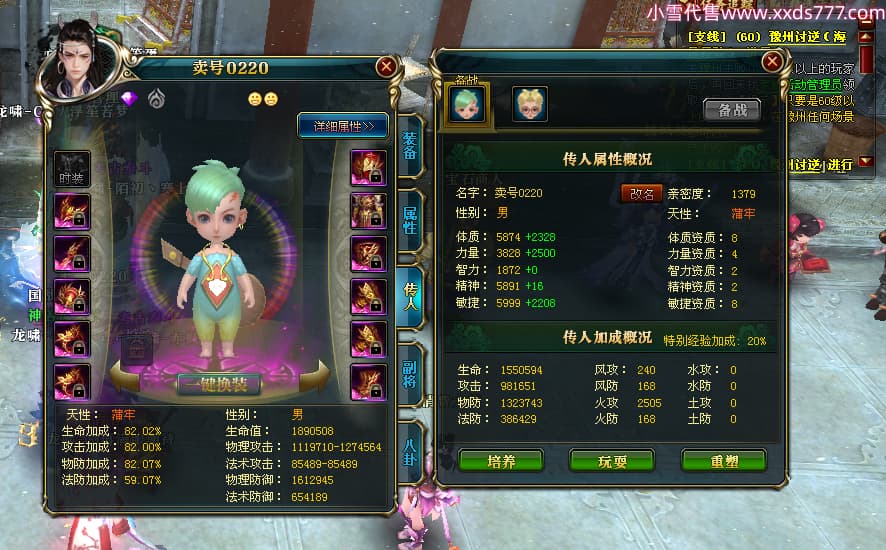Choose the blond-haired heir portrait
This screenshot has width=886, height=550.
[x=529, y=104]
